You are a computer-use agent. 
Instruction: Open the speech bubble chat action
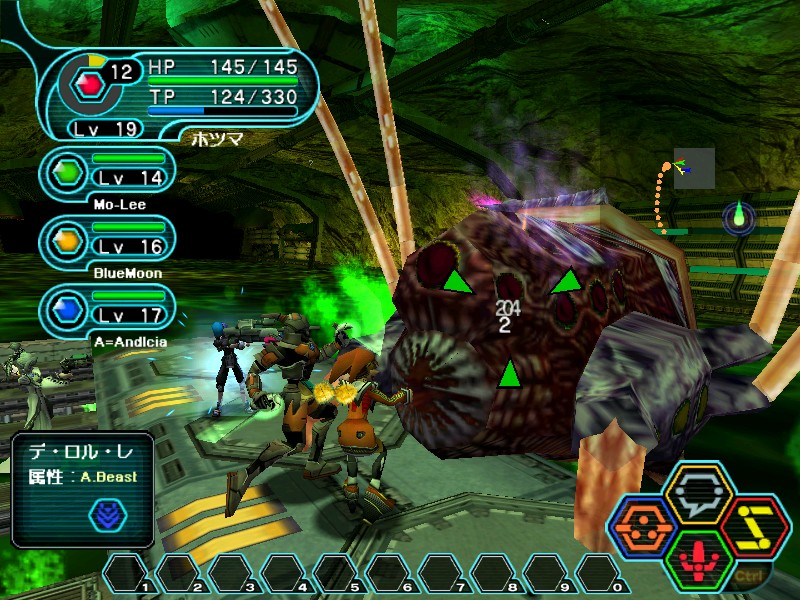click(699, 492)
